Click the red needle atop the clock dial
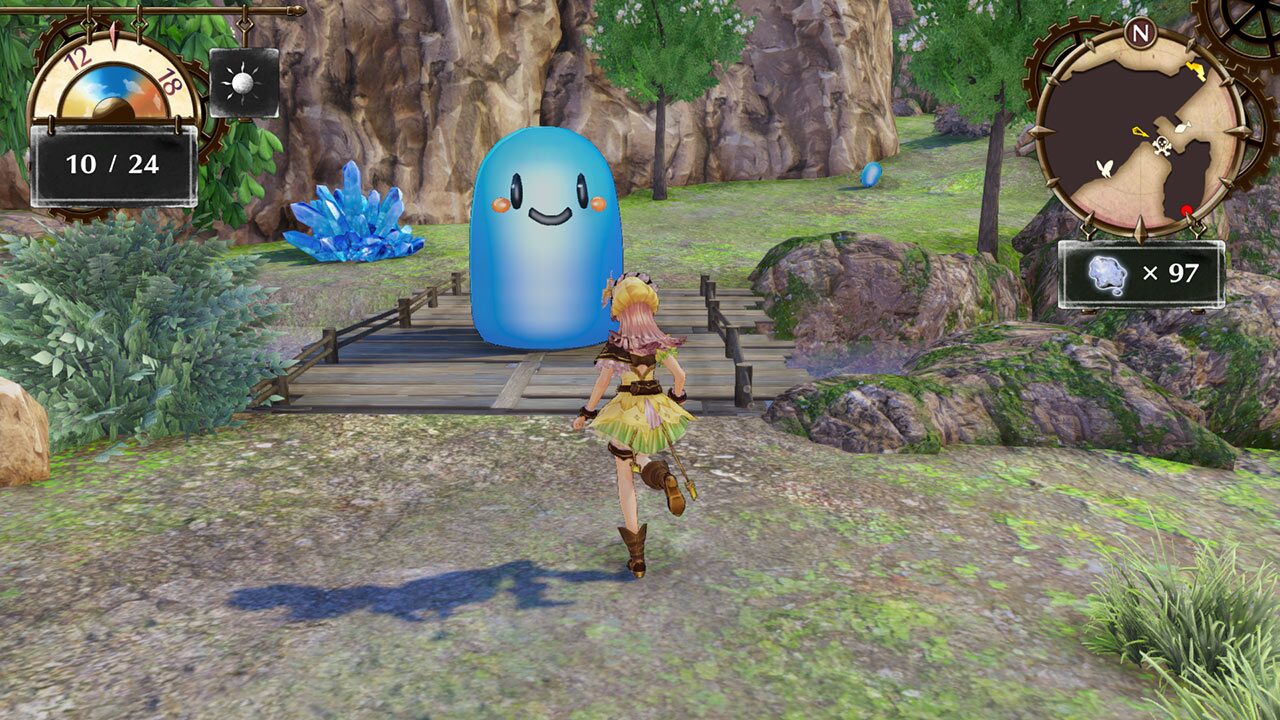The image size is (1280, 720). (x=115, y=32)
